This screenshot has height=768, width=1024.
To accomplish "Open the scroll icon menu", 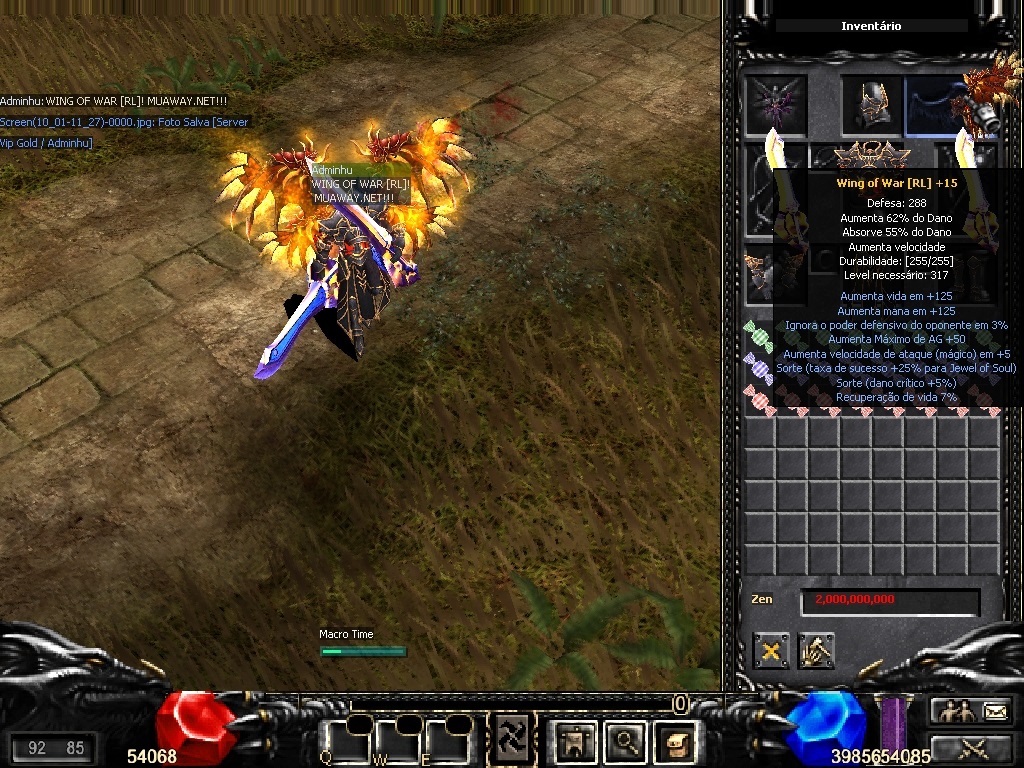I will click(x=675, y=741).
